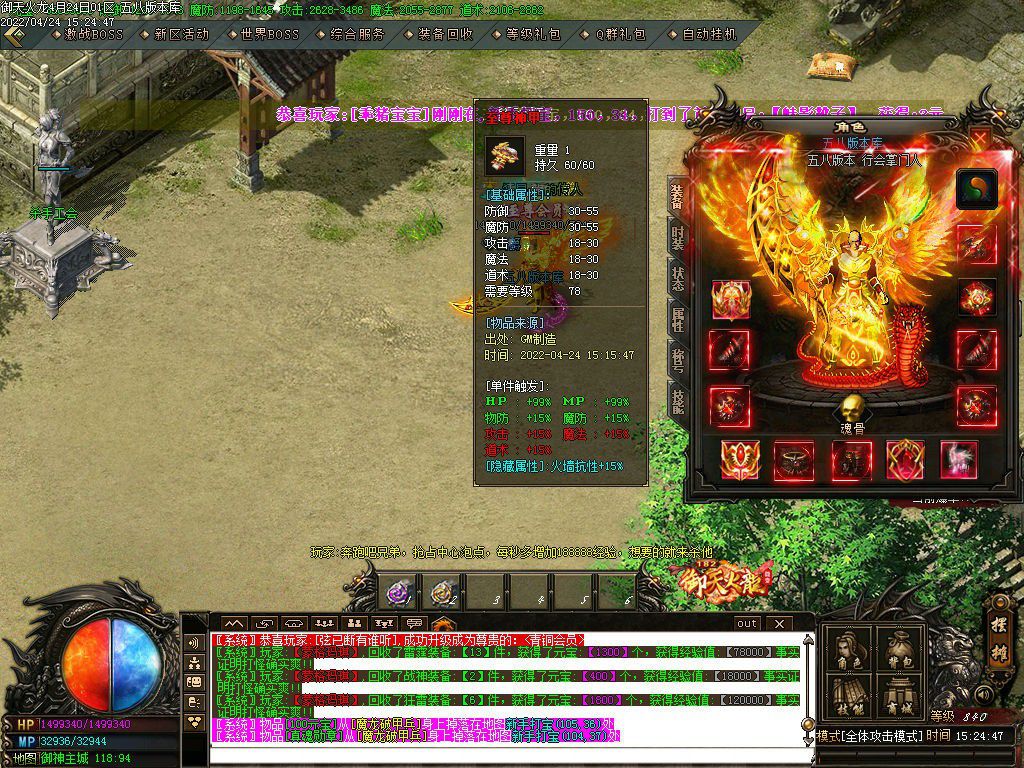This screenshot has width=1024, height=768.
Task: Open the 激战BOSS menu
Action: click(94, 34)
